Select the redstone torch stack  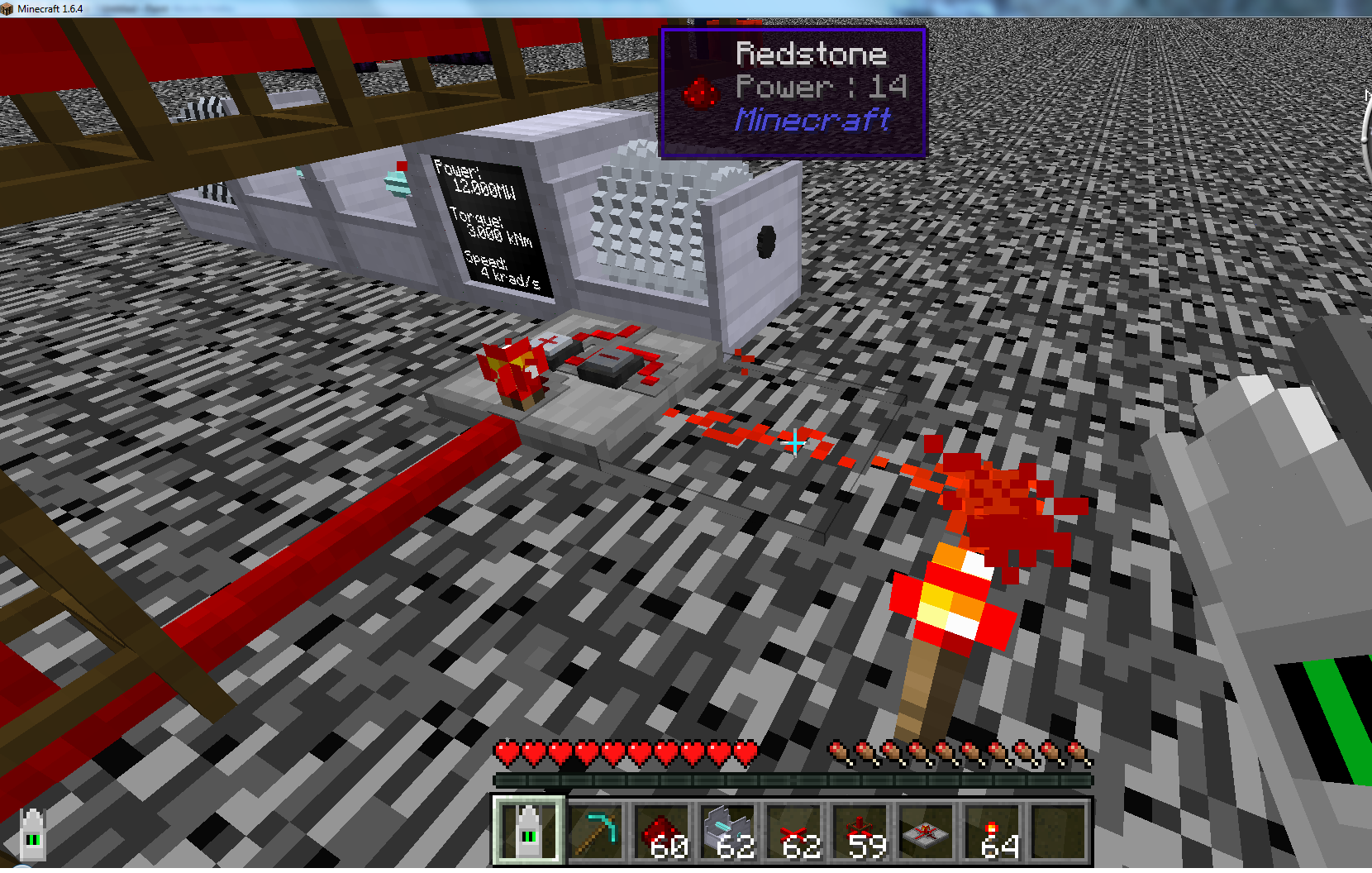pos(993,832)
